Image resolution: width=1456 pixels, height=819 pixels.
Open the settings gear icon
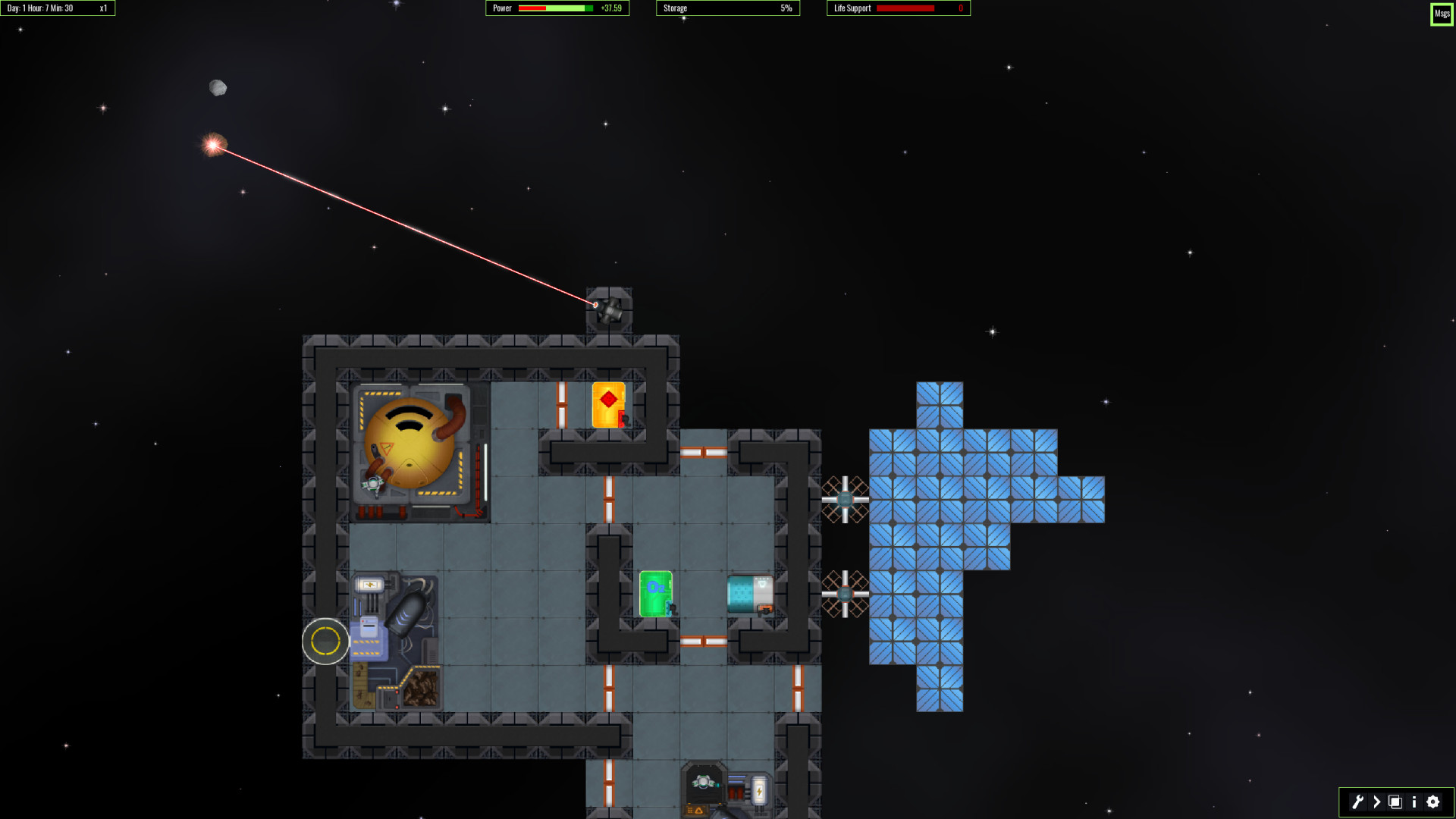[1433, 802]
